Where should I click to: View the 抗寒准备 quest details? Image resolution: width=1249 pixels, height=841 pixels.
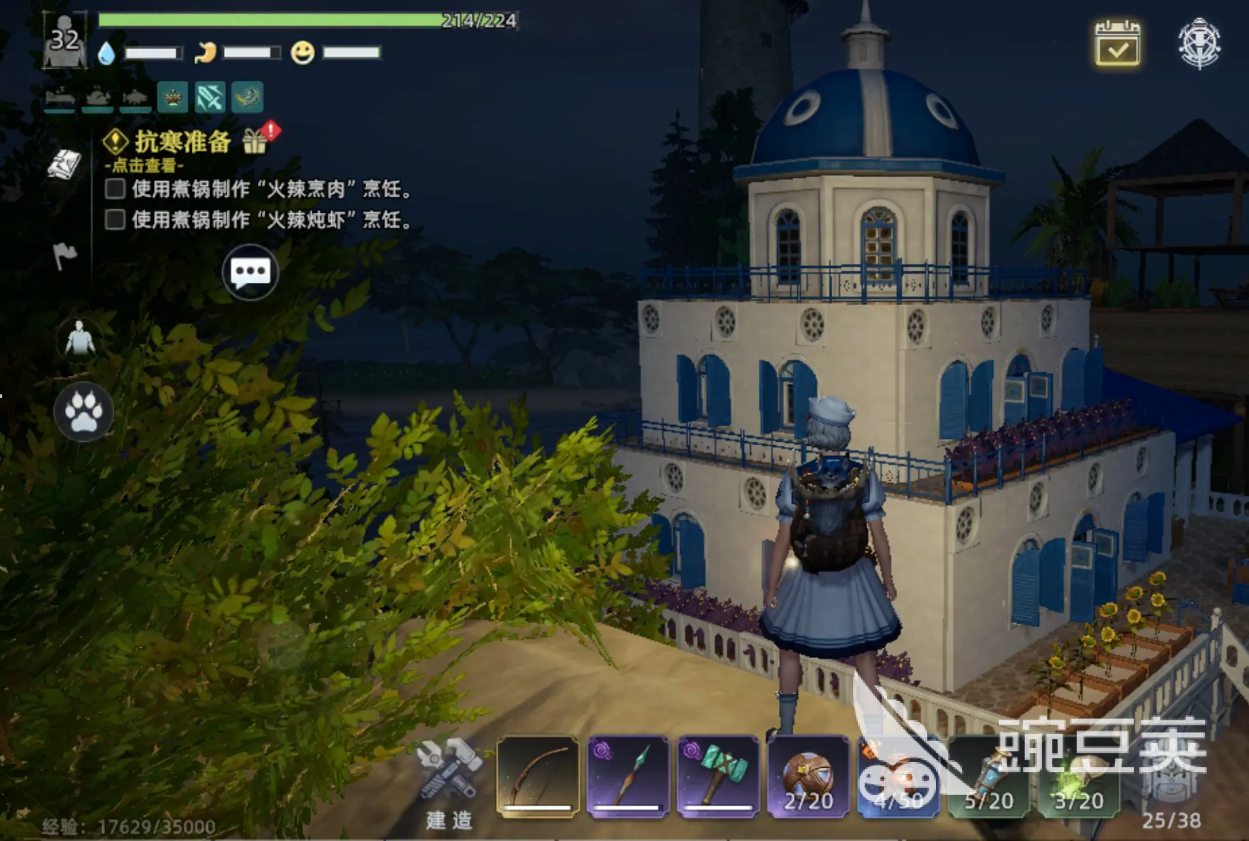click(182, 142)
